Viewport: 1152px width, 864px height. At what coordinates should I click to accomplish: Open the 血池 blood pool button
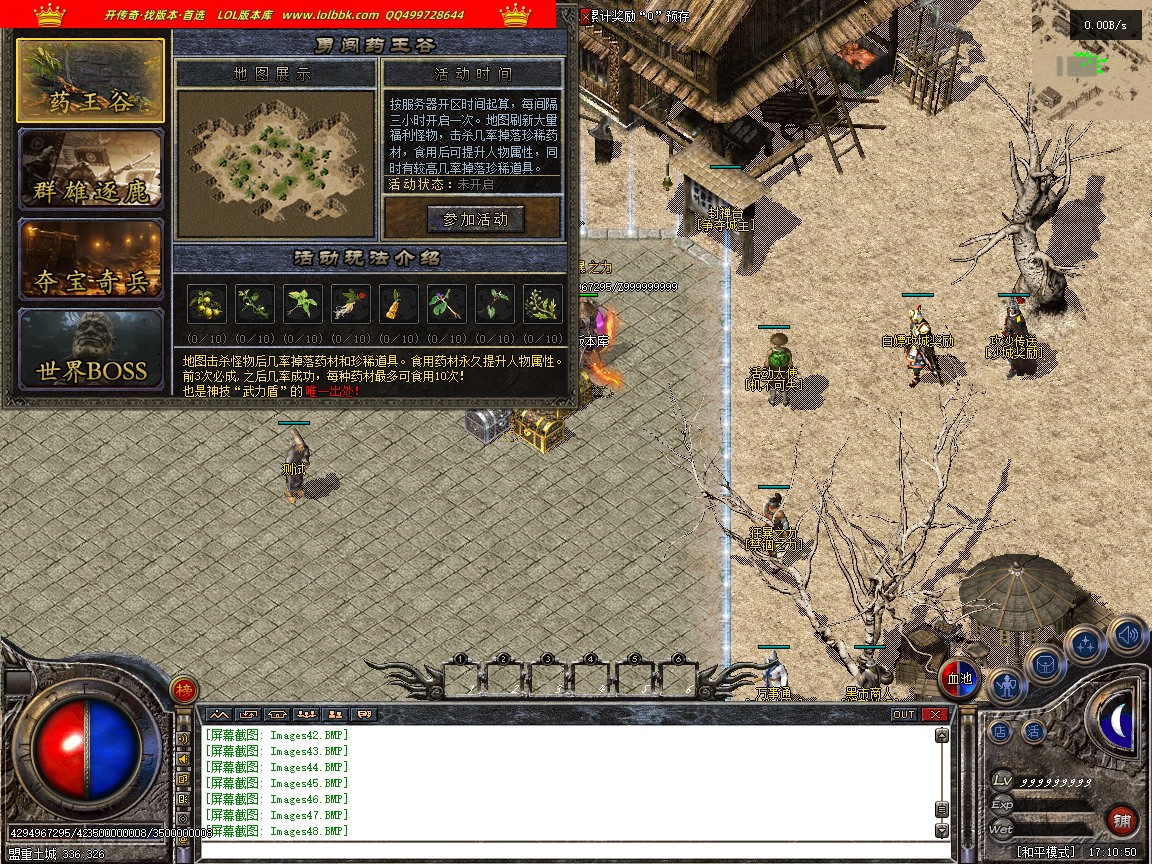(x=960, y=679)
